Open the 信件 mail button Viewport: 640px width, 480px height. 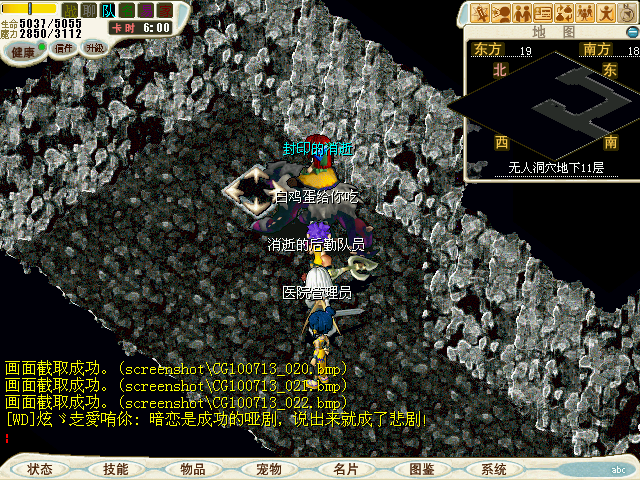[x=64, y=49]
